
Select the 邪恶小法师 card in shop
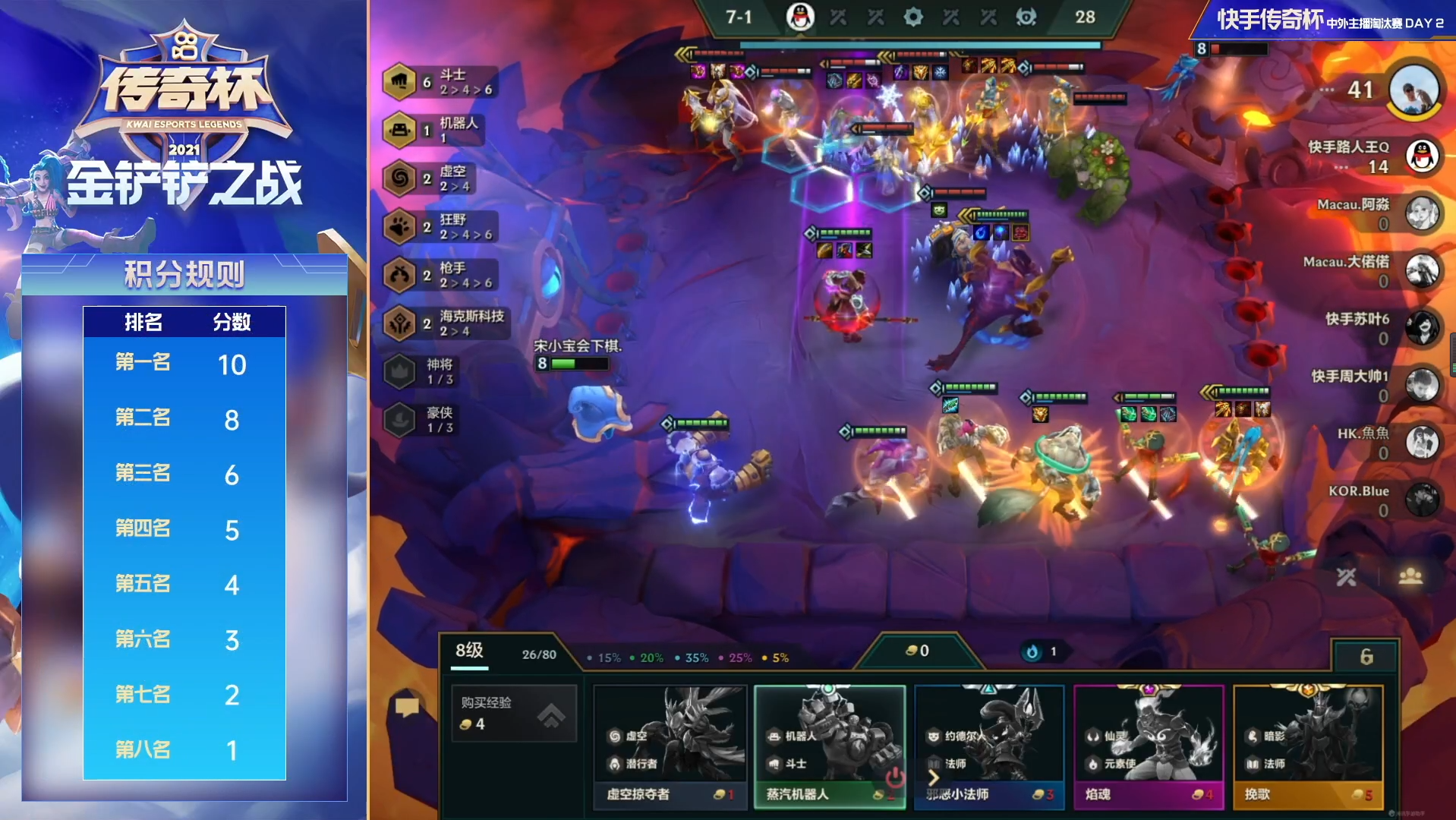[989, 746]
